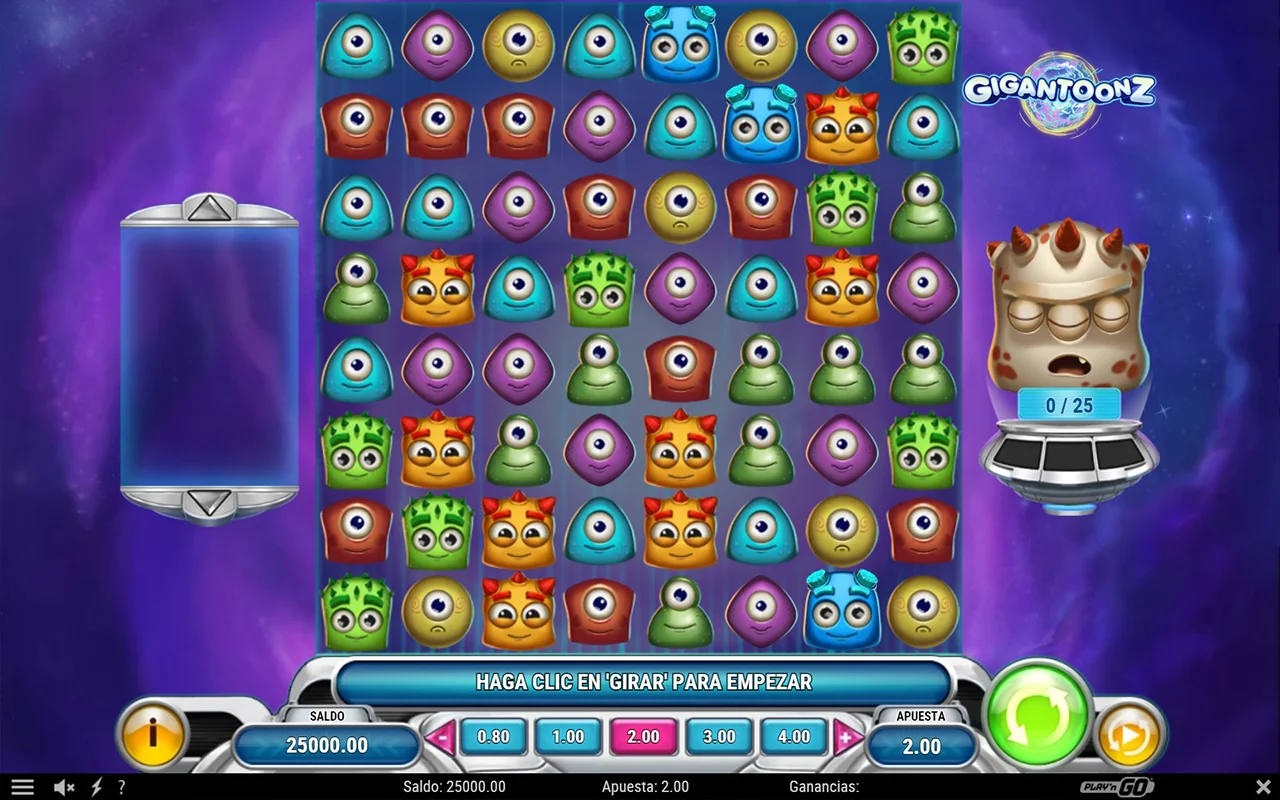Toggle the lightning bolt fast play
The height and width of the screenshot is (800, 1280).
pos(97,787)
